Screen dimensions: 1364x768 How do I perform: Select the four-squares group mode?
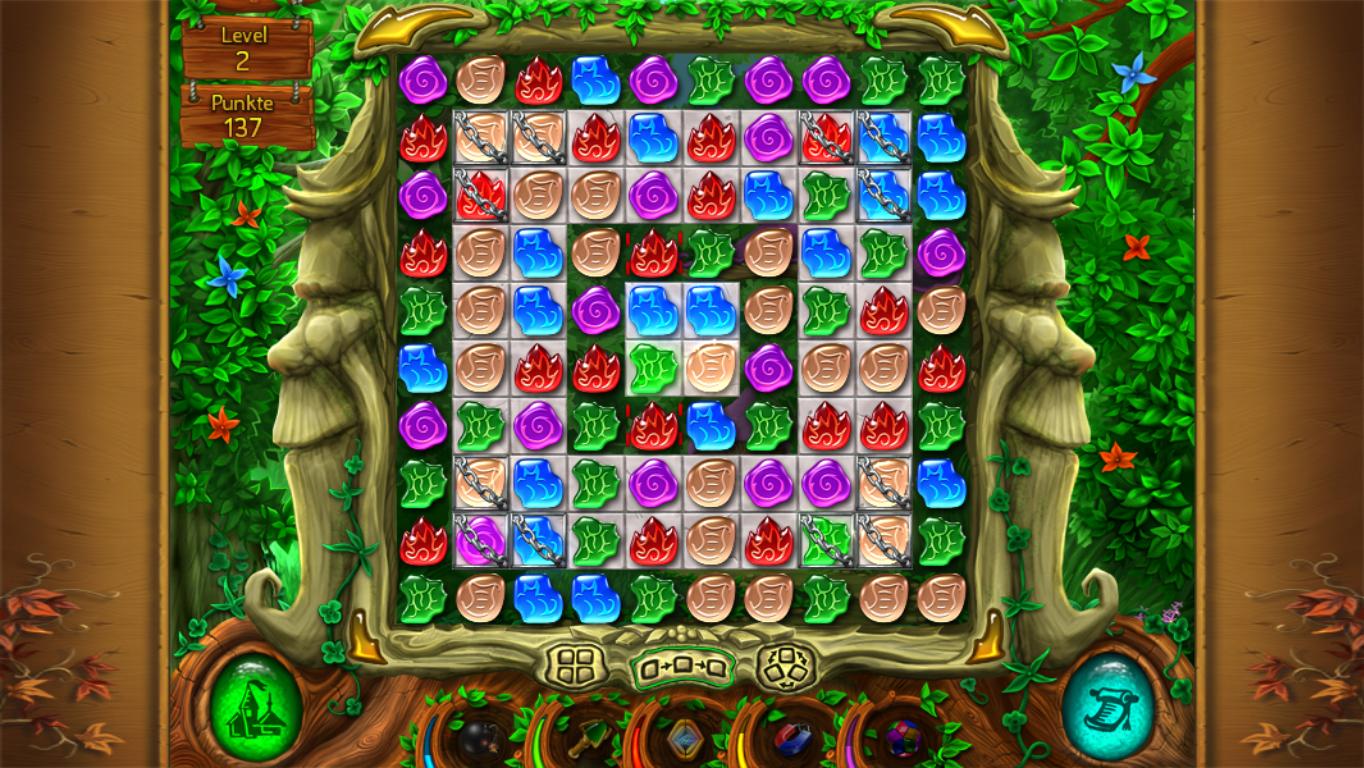[581, 663]
